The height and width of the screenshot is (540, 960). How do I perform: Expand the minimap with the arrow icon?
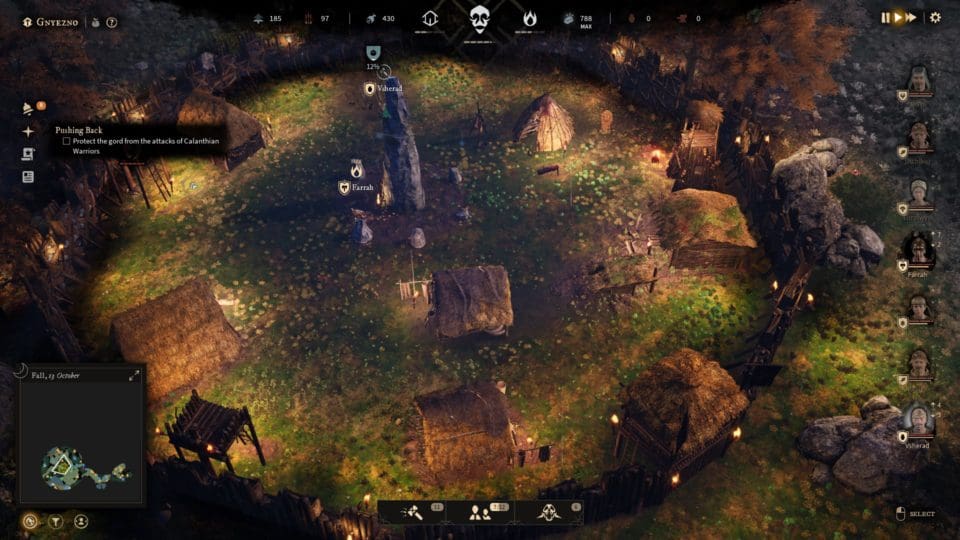click(135, 376)
